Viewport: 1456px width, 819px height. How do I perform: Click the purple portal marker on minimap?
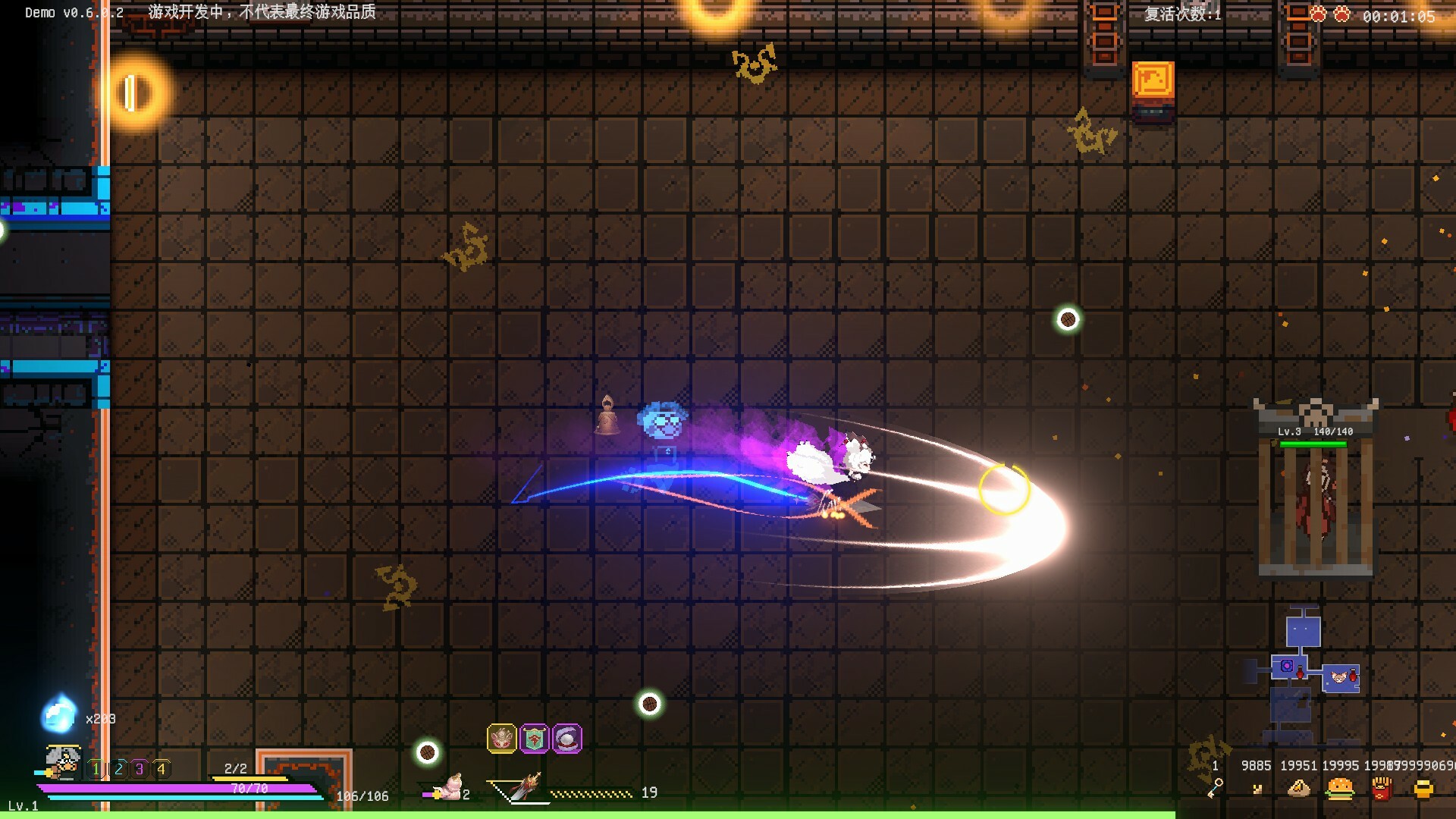[1287, 667]
